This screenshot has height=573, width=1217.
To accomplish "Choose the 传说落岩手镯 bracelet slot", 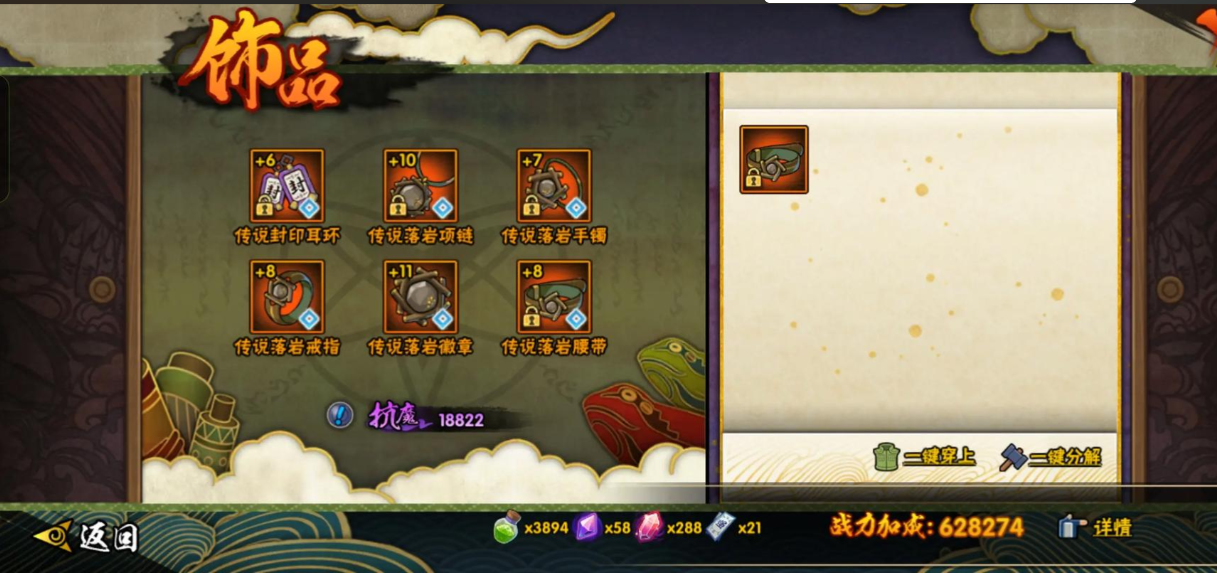I will tap(554, 186).
